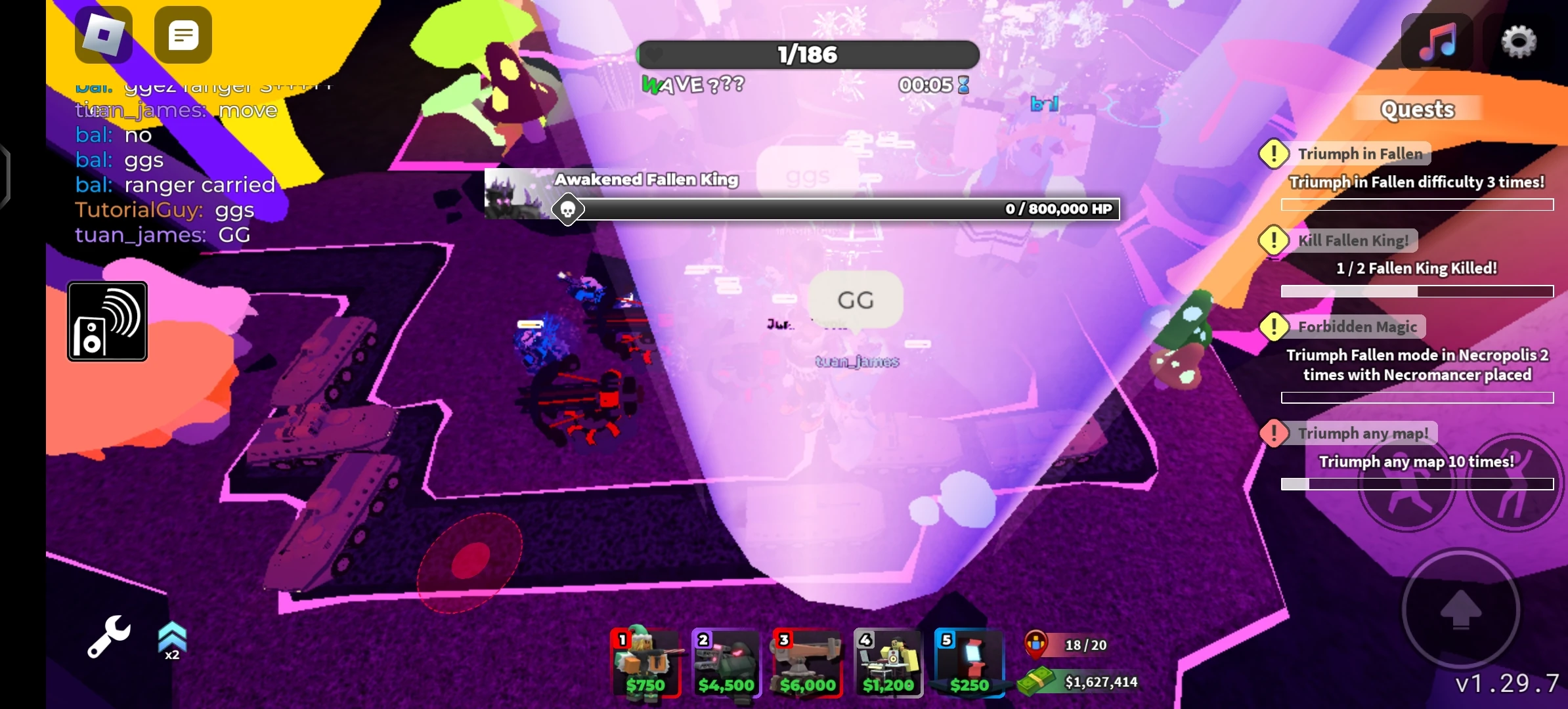Open the in-game chat

pyautogui.click(x=183, y=35)
